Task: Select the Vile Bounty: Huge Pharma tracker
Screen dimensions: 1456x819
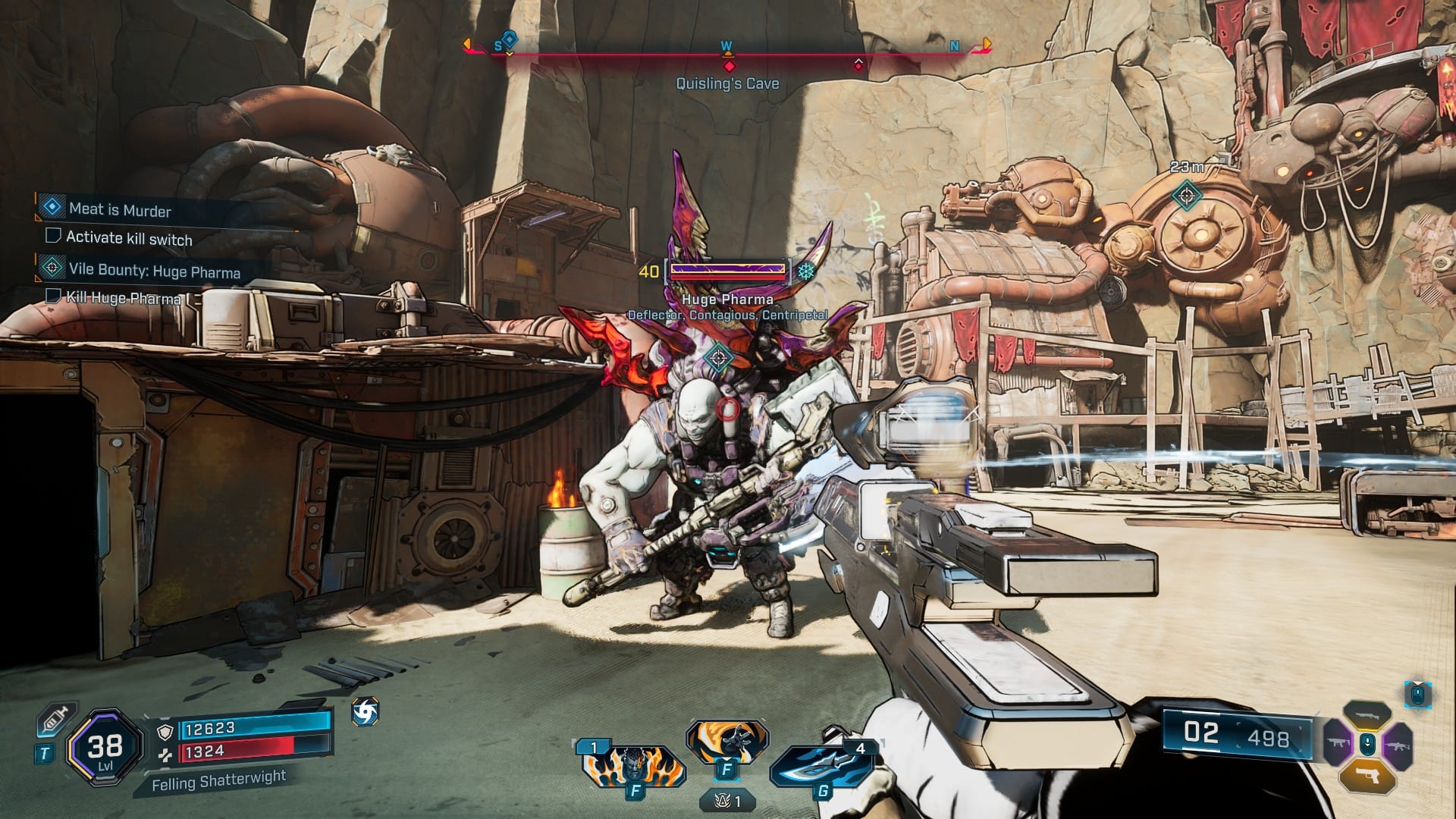Action: tap(154, 271)
